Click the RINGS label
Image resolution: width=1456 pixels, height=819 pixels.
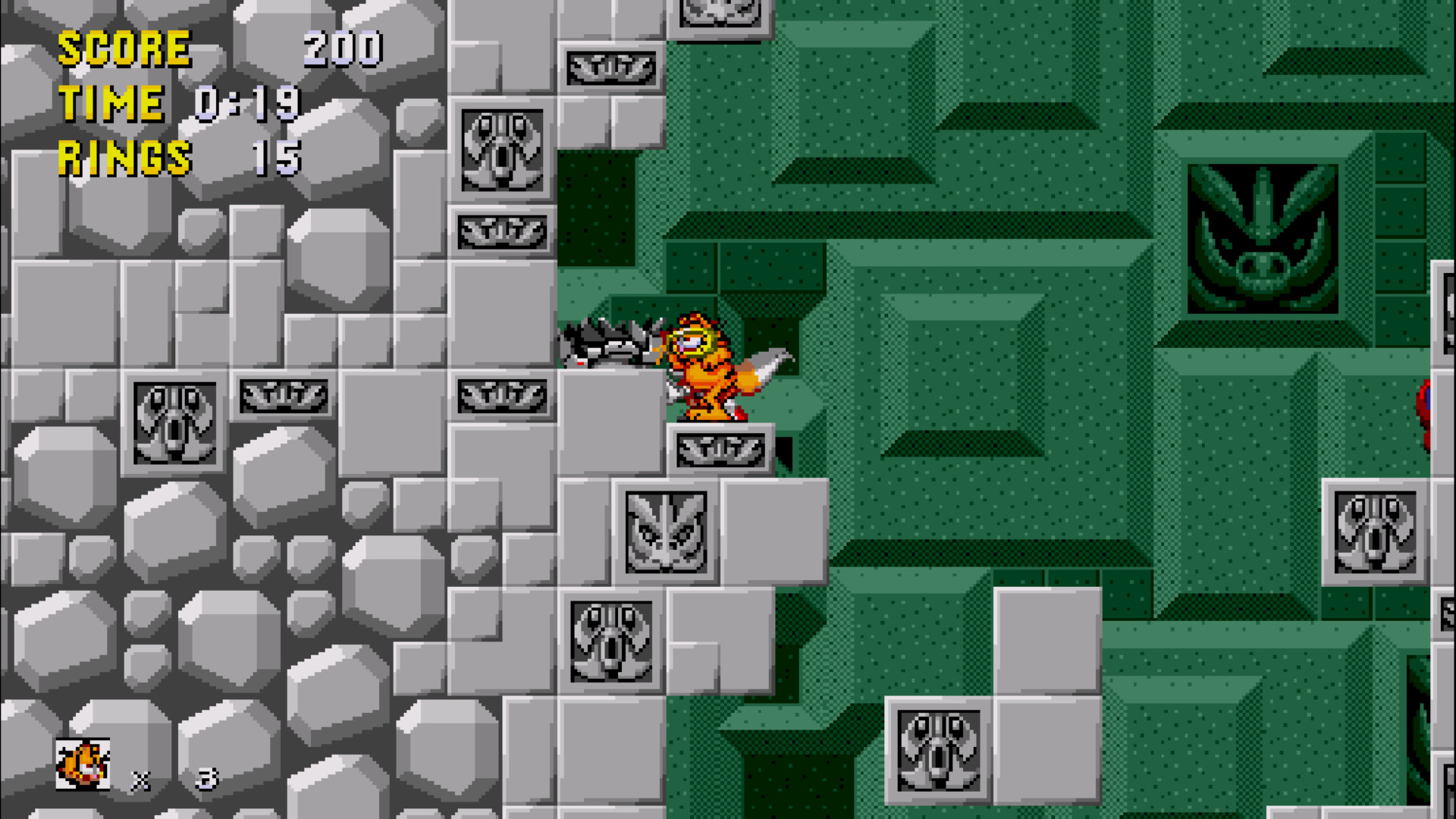(x=124, y=158)
